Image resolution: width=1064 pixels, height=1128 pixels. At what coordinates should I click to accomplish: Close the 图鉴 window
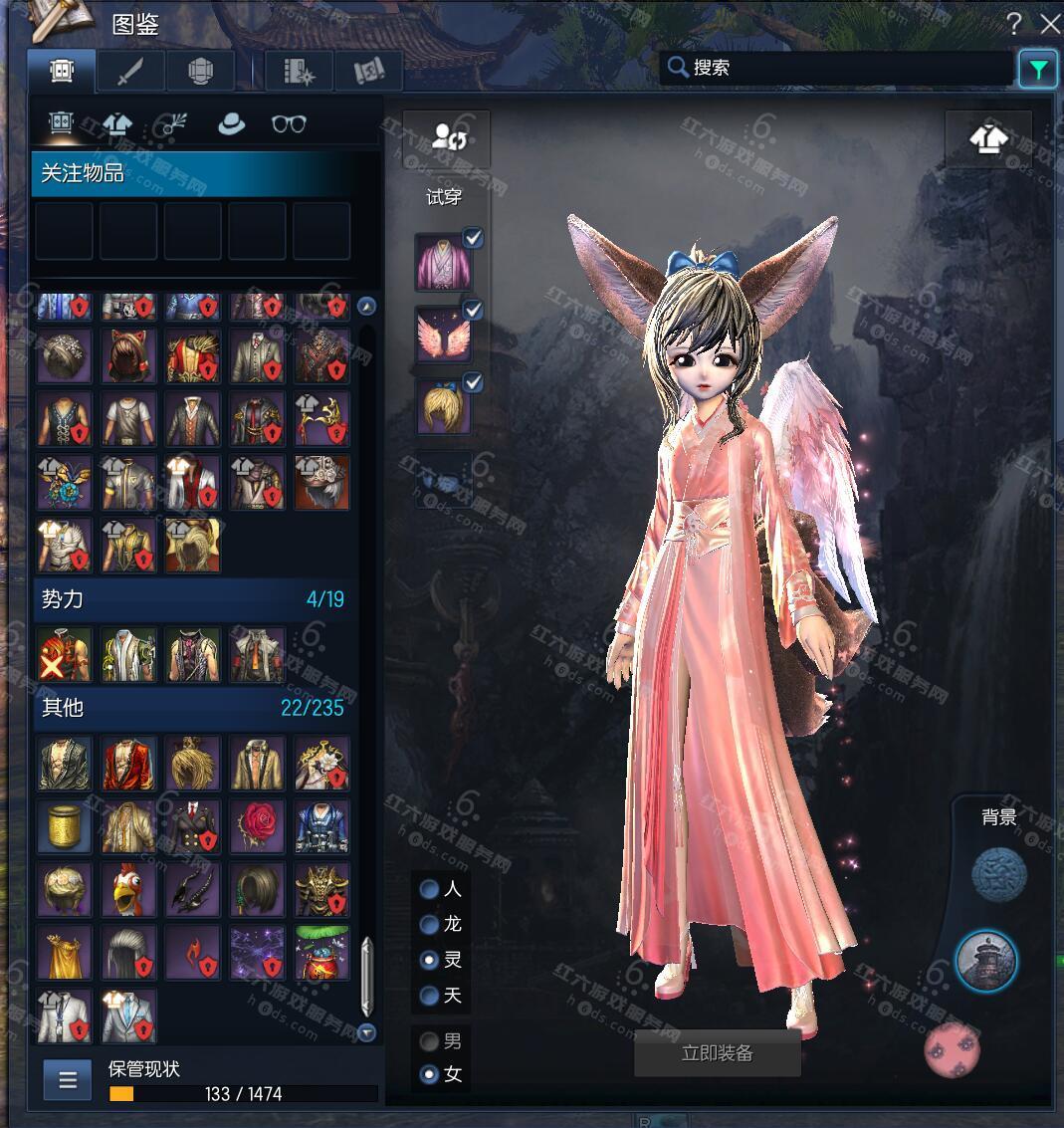tap(1049, 24)
